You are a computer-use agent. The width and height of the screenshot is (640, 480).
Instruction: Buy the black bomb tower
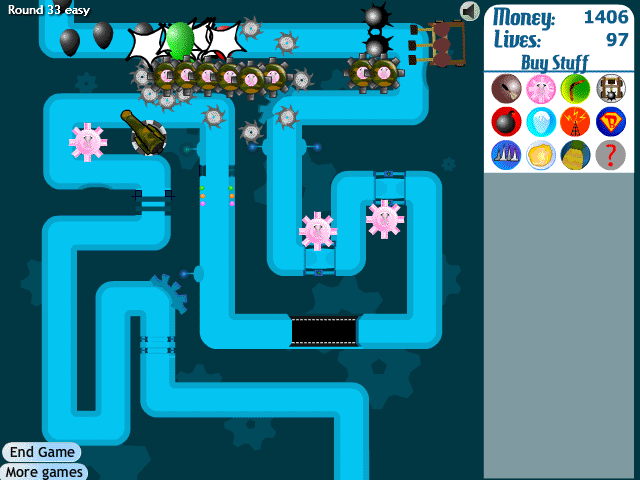506,122
